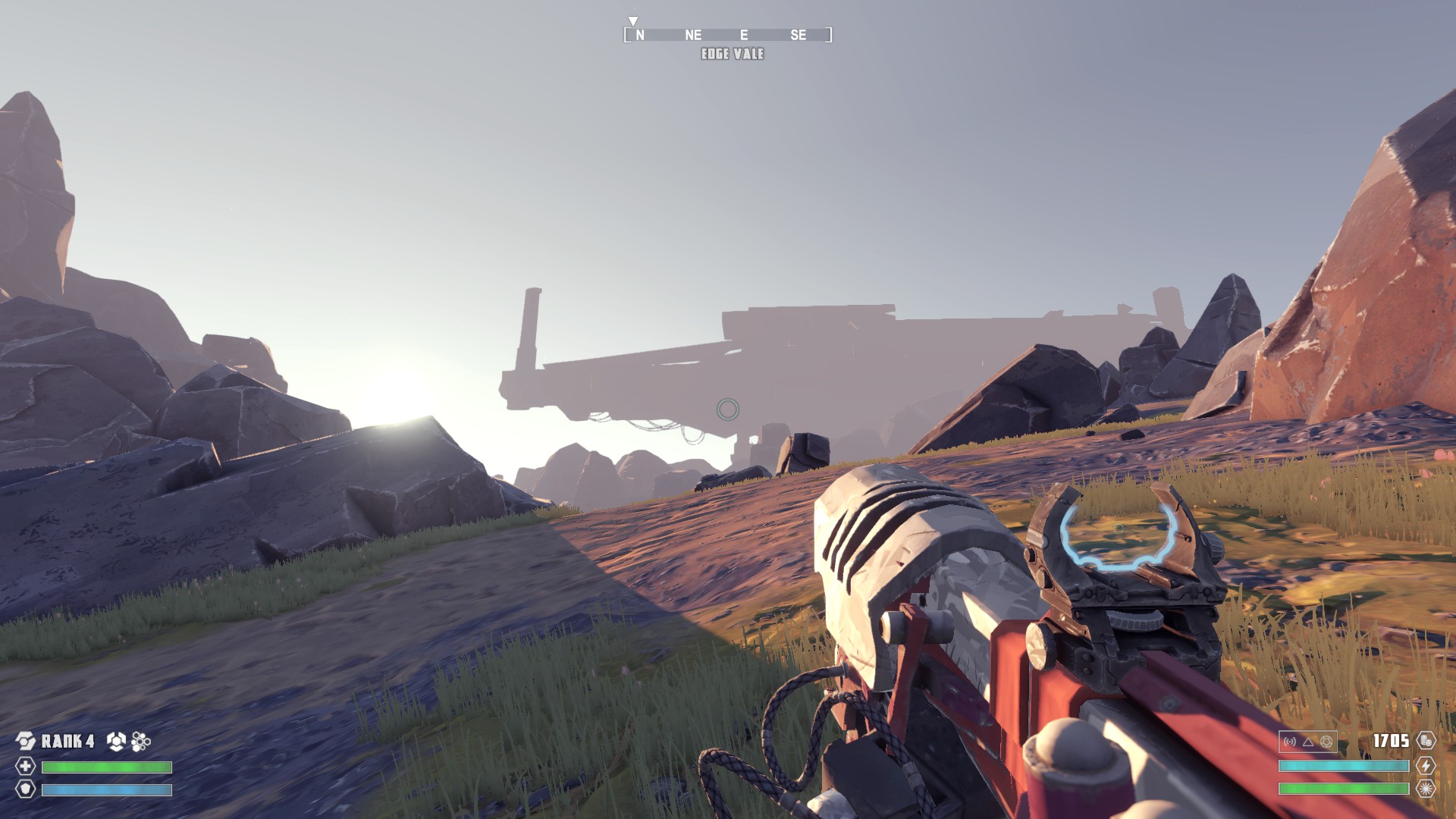
Task: Click the shield hexagon icon
Action: tap(26, 789)
